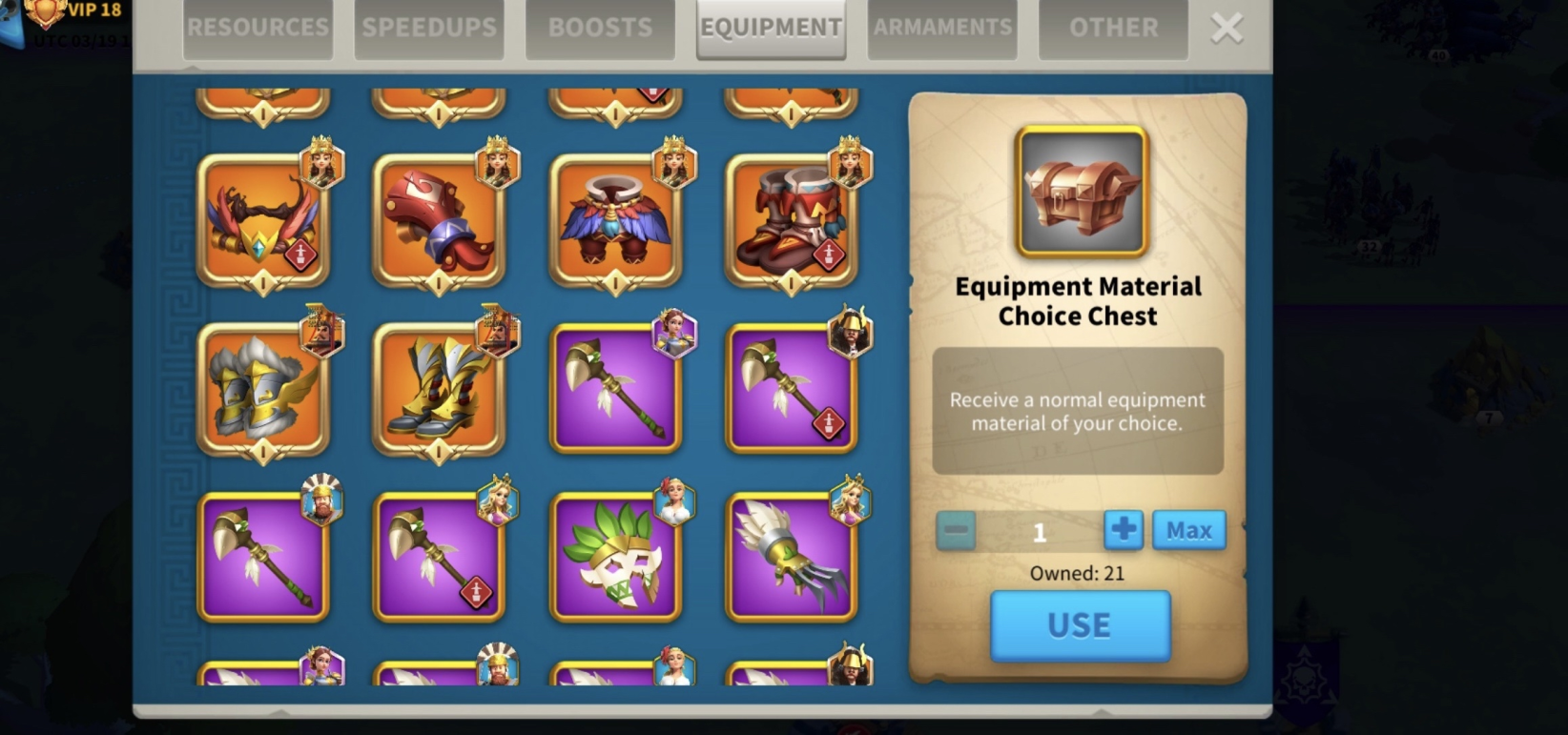Select the green leaf tribal mask

[615, 559]
